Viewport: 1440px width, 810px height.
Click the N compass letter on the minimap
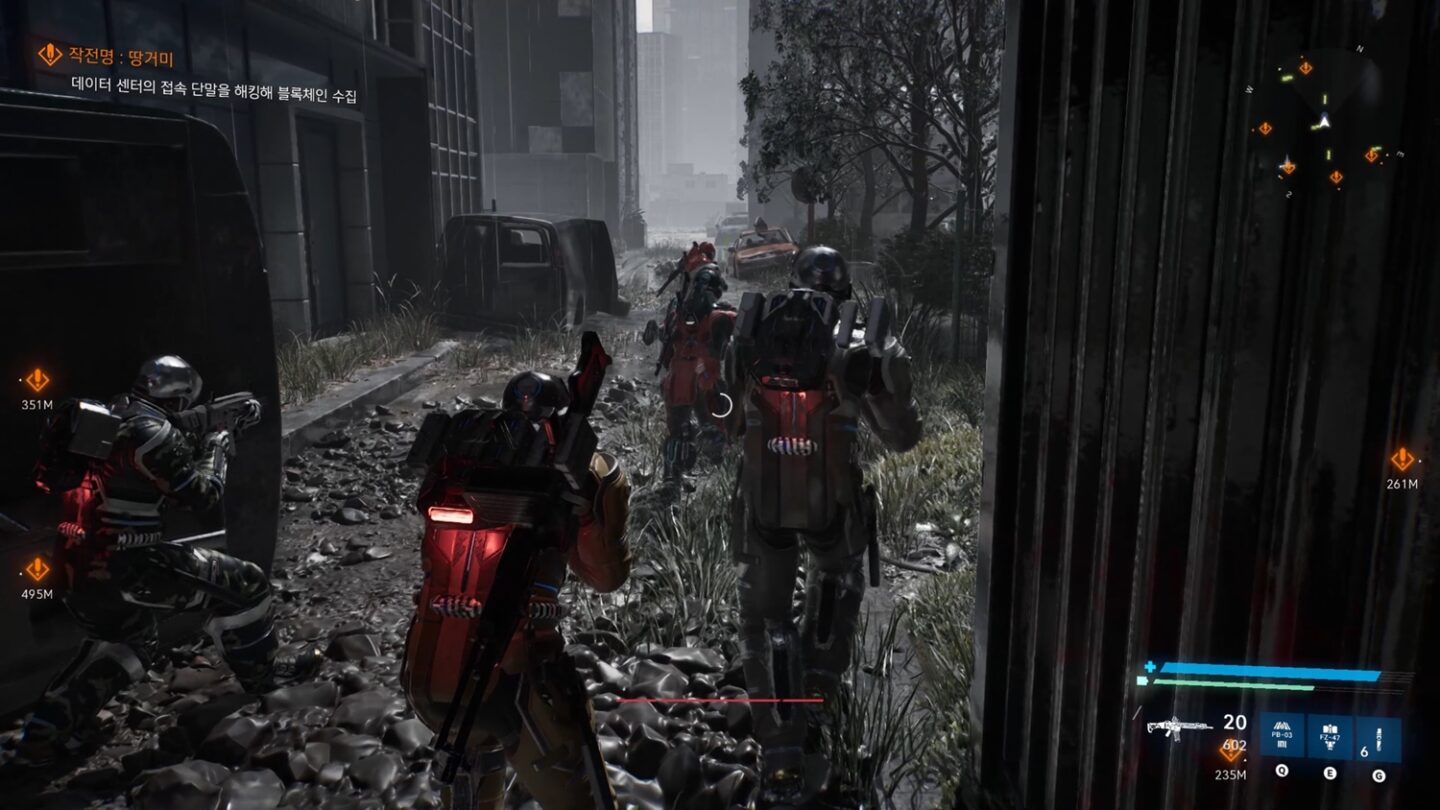click(1360, 48)
